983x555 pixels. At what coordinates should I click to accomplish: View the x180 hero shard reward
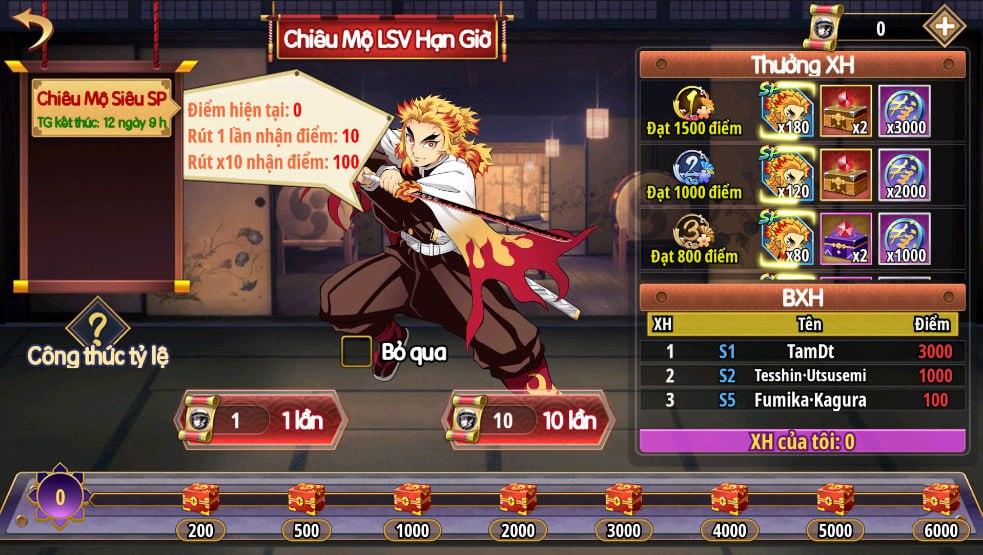tap(786, 110)
